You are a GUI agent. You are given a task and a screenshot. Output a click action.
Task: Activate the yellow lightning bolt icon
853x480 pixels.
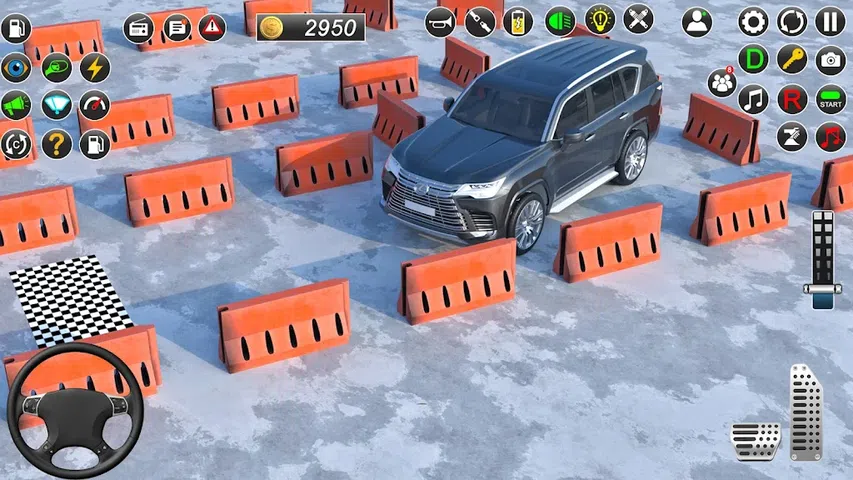(95, 68)
